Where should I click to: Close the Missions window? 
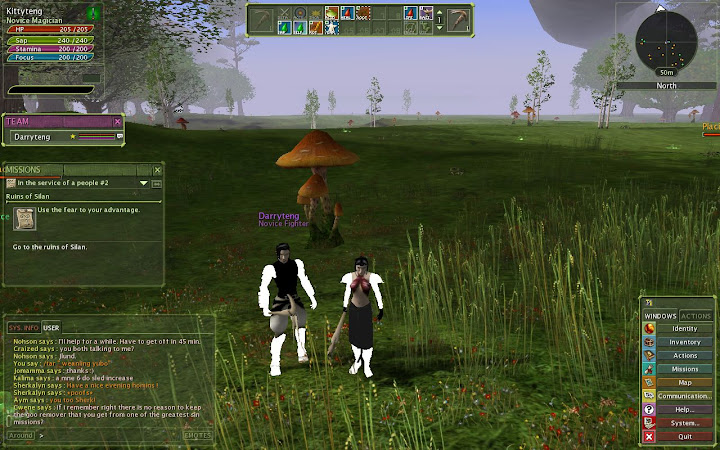click(x=157, y=170)
